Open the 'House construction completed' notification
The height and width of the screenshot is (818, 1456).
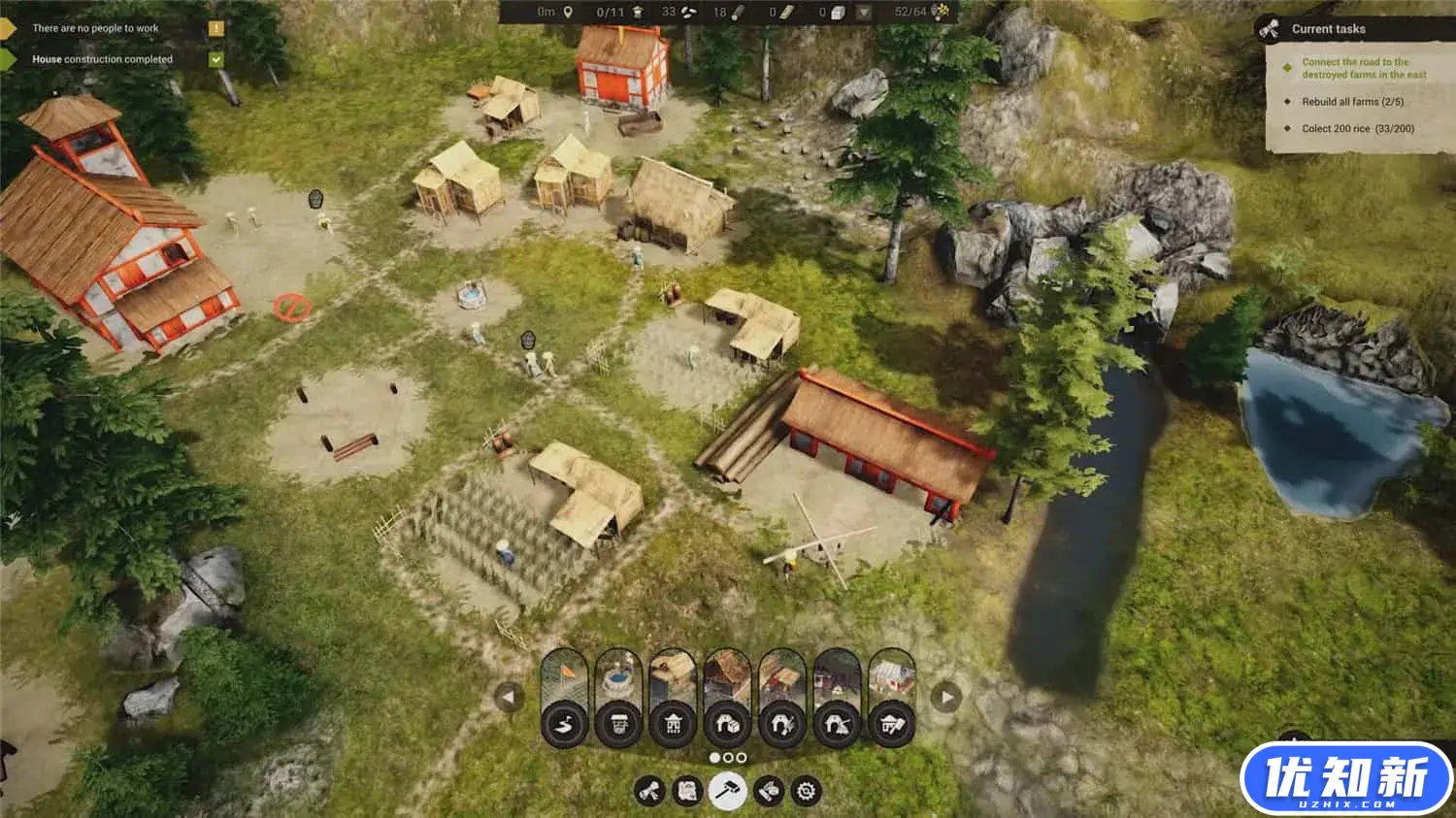(x=102, y=59)
